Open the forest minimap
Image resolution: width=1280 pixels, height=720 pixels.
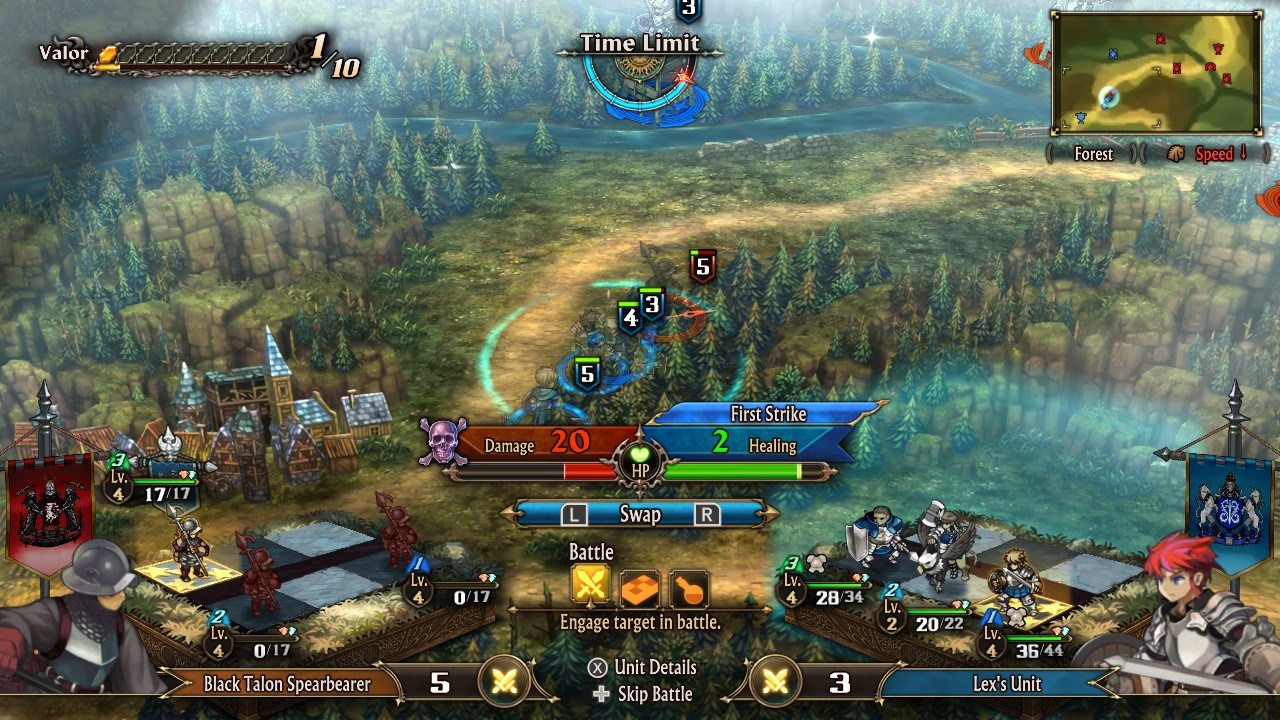click(x=1155, y=73)
